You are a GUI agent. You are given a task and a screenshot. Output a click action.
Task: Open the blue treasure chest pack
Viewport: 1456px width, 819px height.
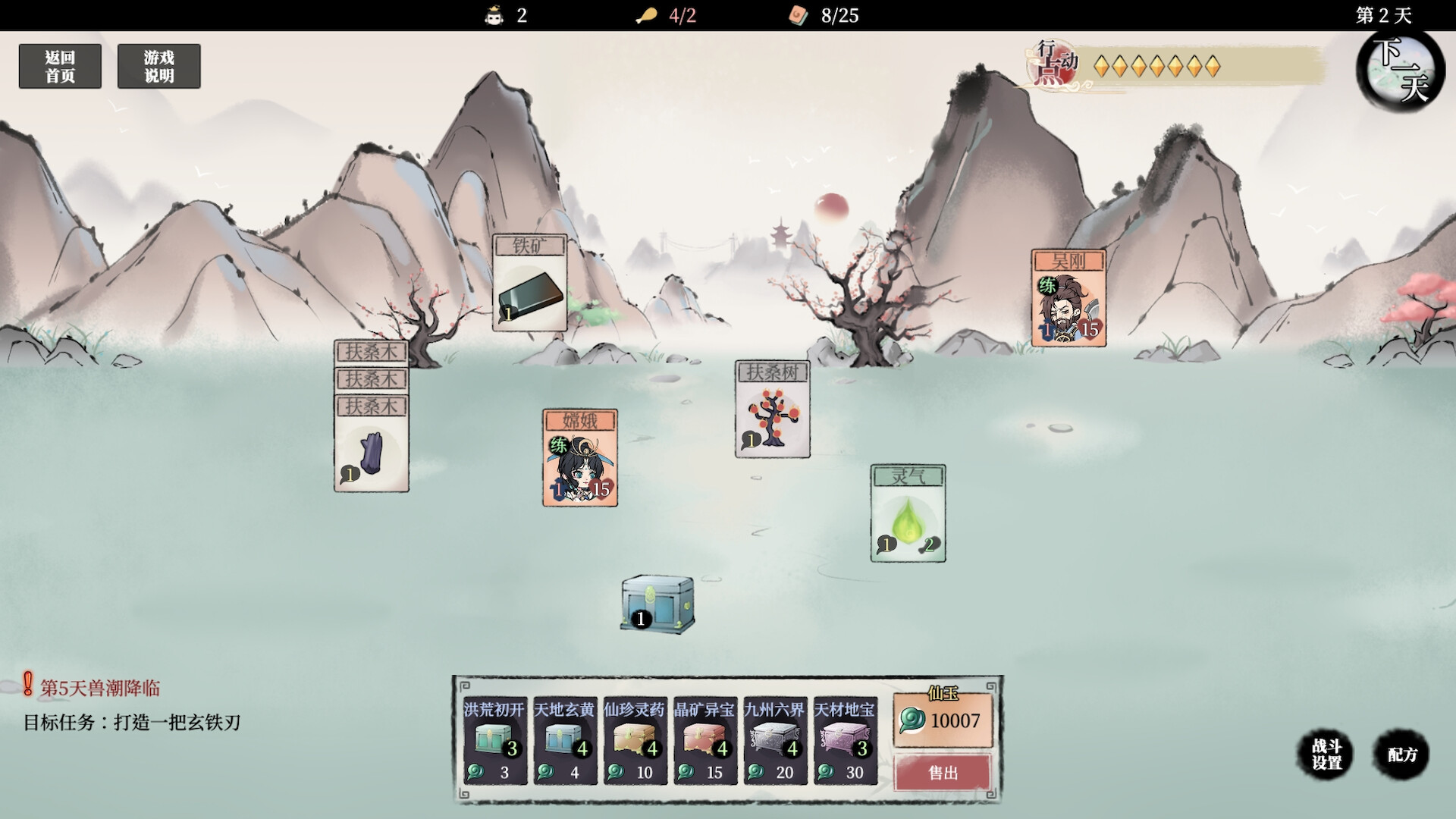pos(657,604)
